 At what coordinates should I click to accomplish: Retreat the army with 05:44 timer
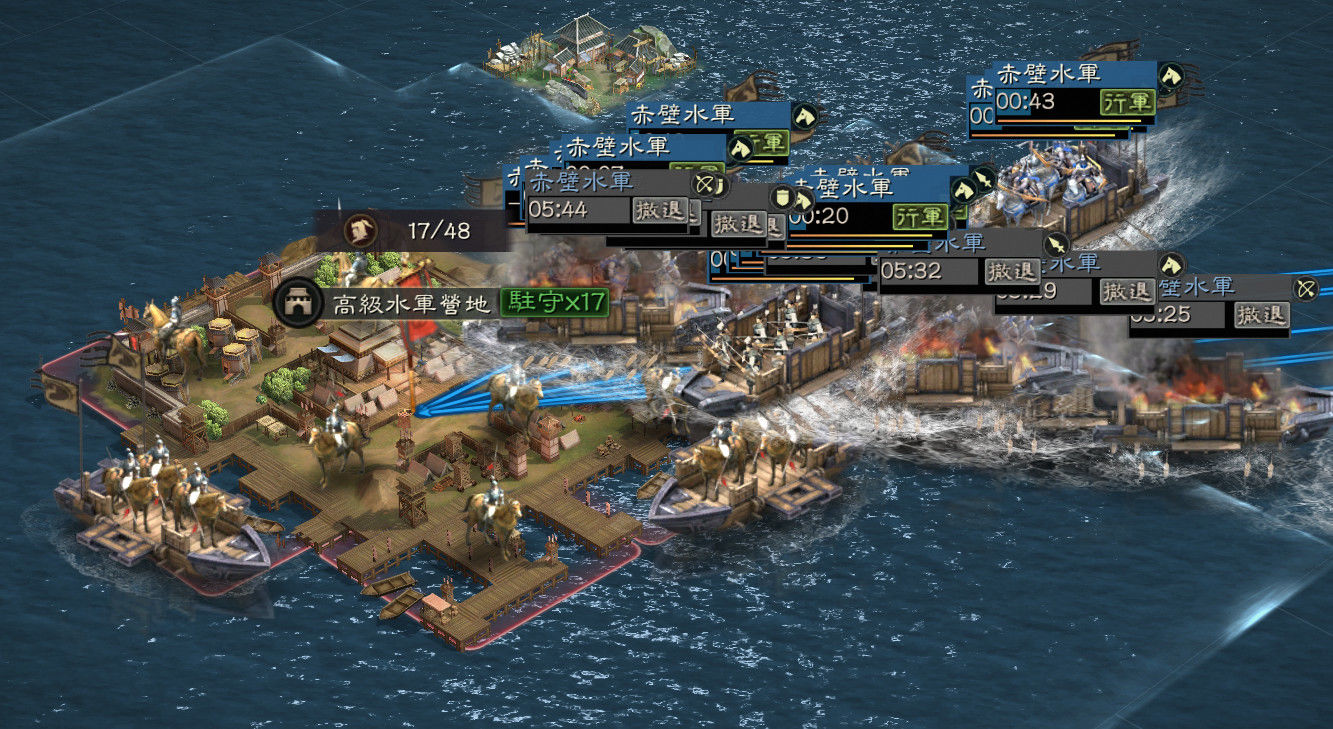[x=661, y=210]
